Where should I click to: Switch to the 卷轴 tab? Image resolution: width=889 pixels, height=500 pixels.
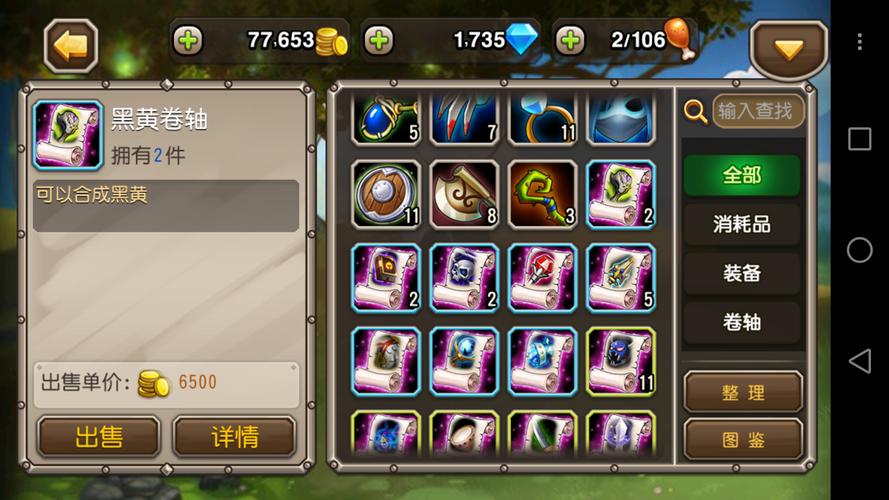click(742, 322)
